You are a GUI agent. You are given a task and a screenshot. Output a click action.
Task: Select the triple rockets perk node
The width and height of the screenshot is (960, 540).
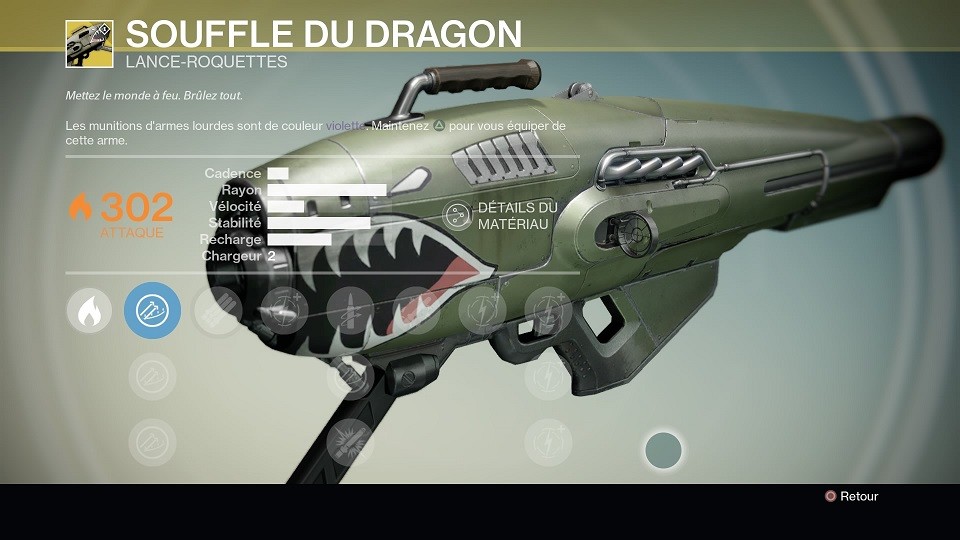point(219,311)
